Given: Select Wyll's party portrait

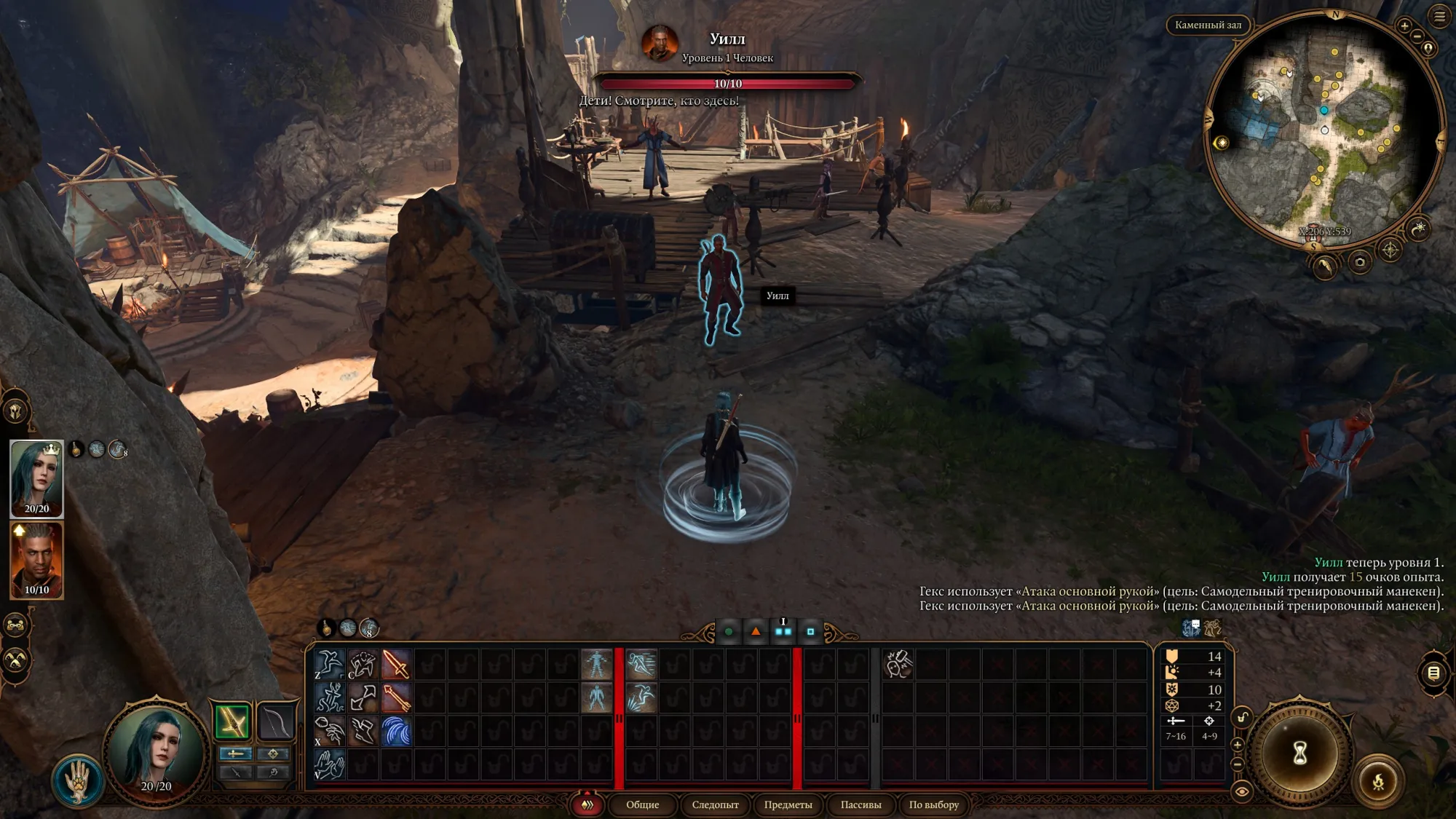Looking at the screenshot, I should (x=36, y=559).
